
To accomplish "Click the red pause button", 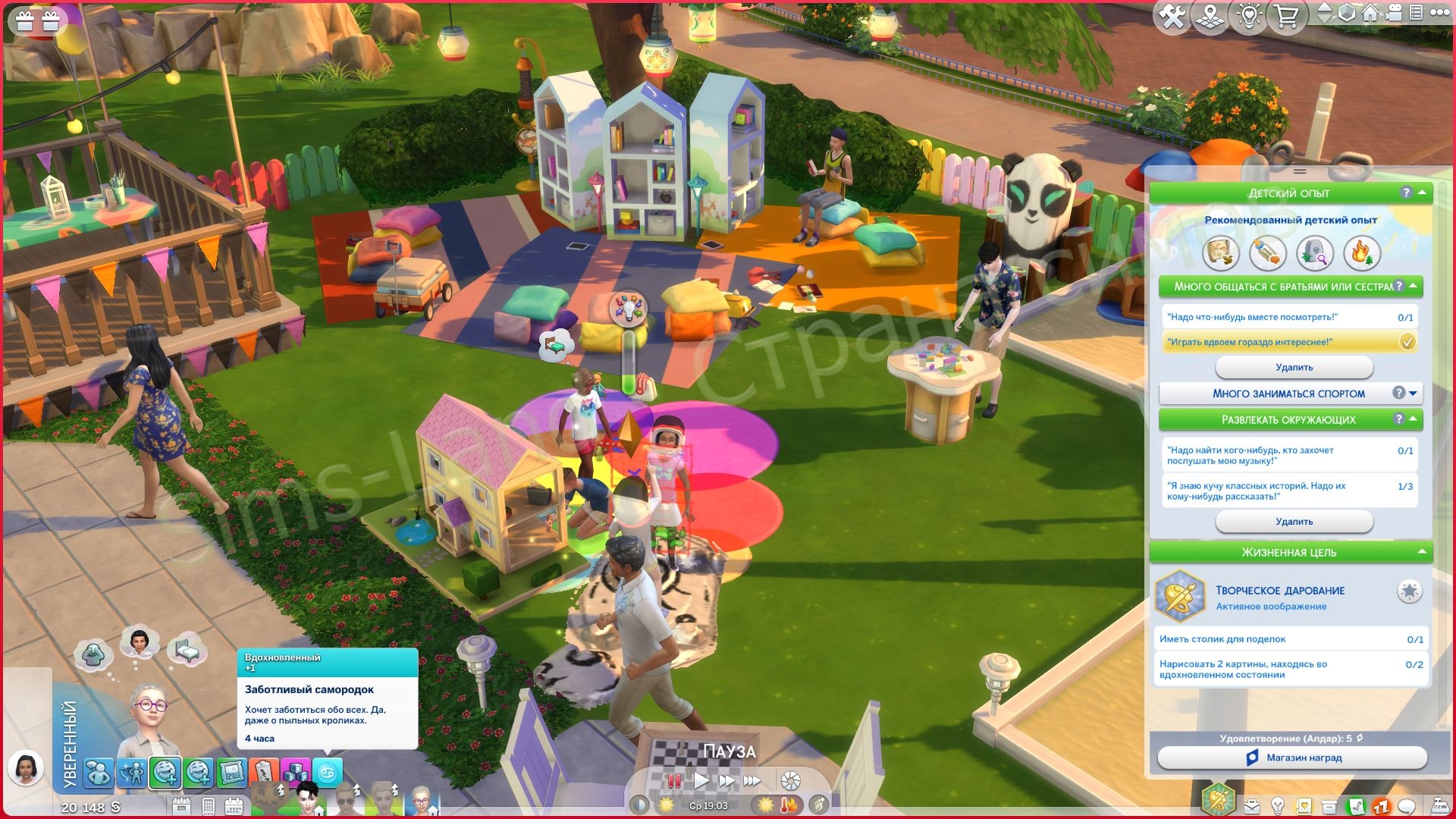I will coord(673,780).
